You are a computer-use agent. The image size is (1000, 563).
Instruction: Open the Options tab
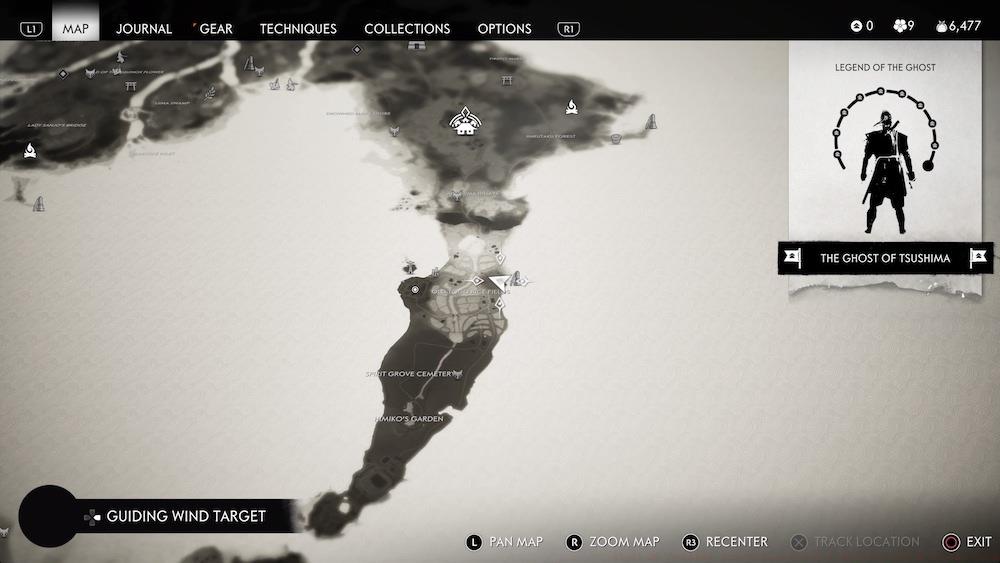click(504, 28)
